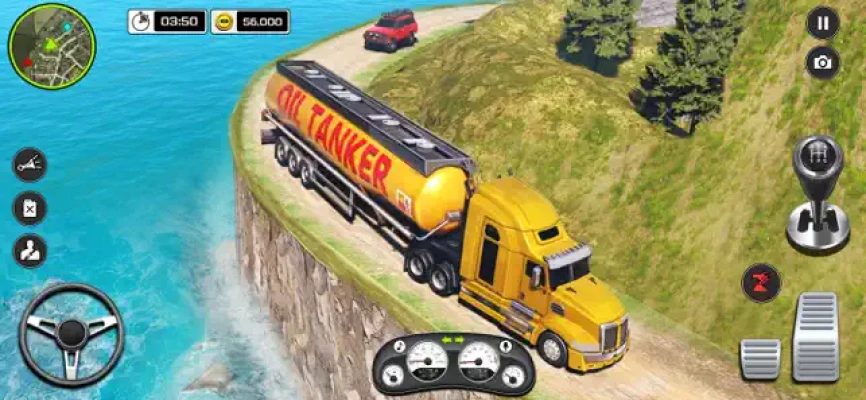The width and height of the screenshot is (866, 400).
Task: Tap the fuel can icon
Action: (30, 208)
